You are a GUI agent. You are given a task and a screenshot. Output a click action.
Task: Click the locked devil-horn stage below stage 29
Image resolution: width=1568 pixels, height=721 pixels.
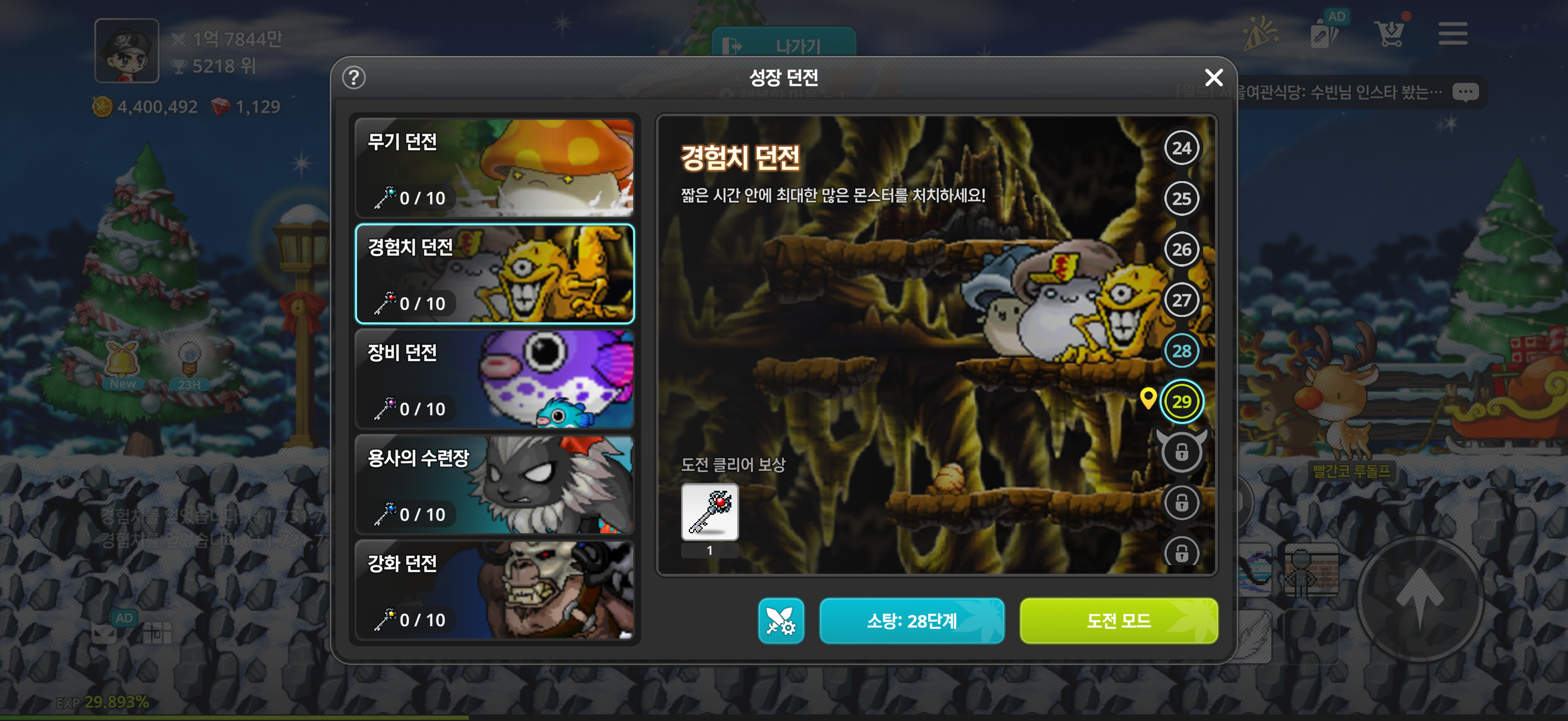(1181, 451)
